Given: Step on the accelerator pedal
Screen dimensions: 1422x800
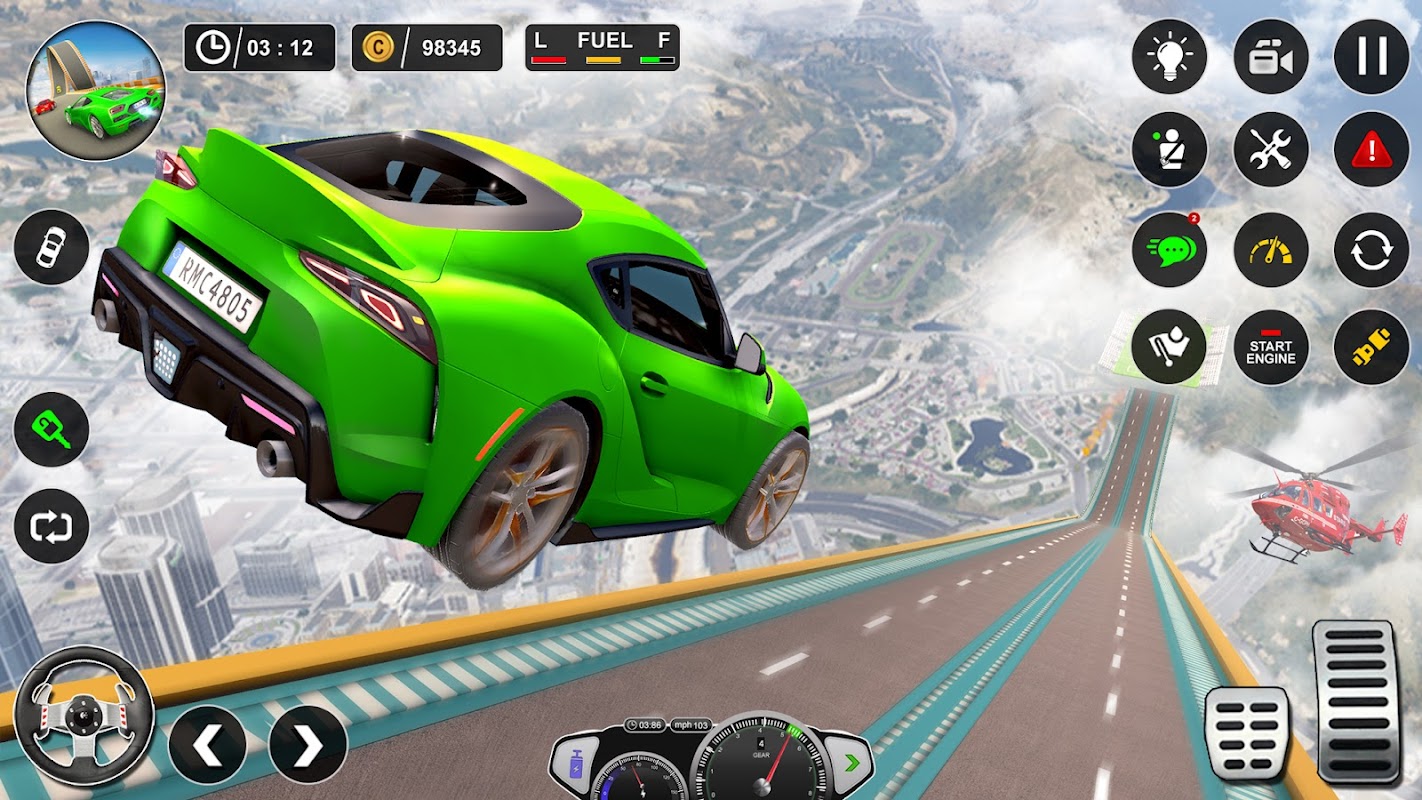Looking at the screenshot, I should [x=1355, y=702].
